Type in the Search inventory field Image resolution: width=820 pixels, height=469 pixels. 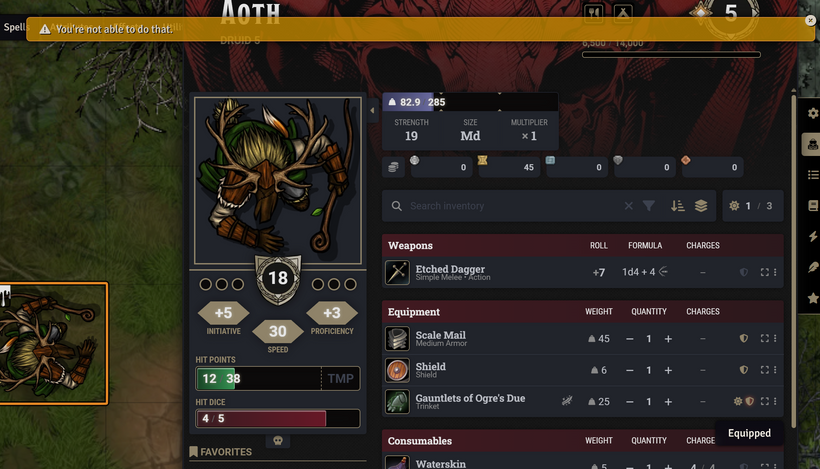pos(510,206)
